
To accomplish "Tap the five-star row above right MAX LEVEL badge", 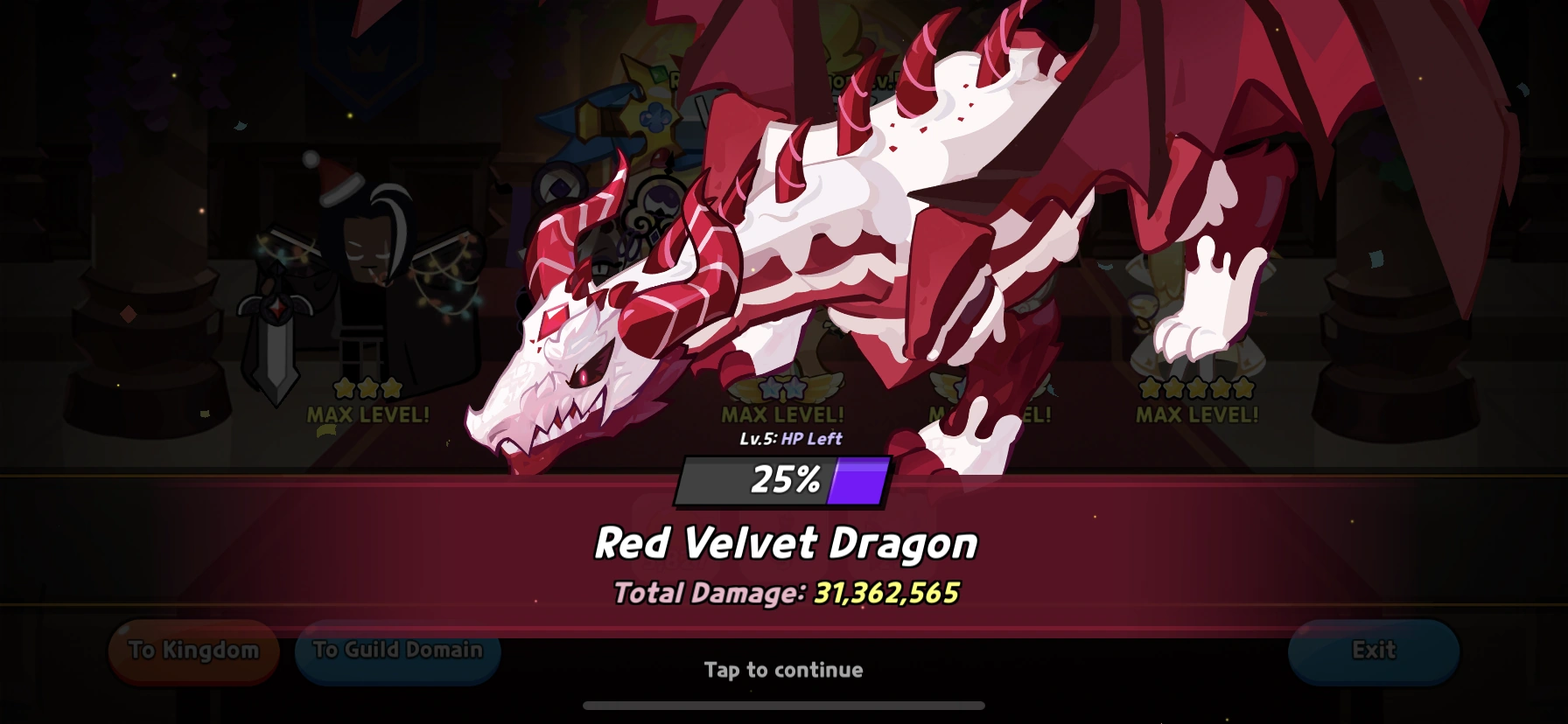I will tap(1197, 386).
